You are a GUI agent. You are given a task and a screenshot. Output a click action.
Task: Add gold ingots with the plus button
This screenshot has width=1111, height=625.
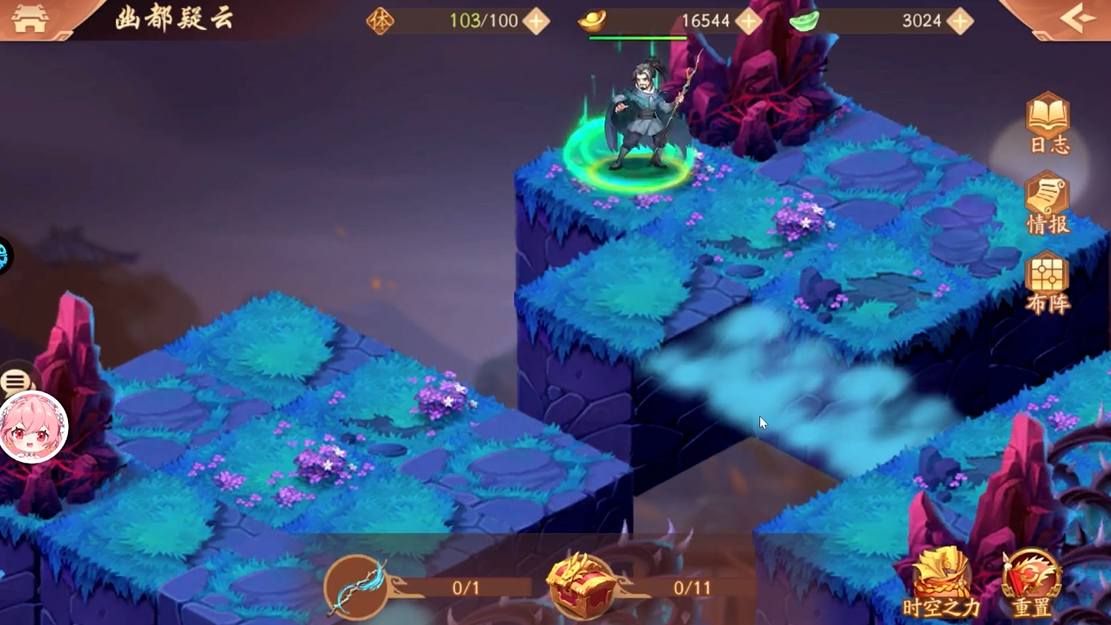748,21
